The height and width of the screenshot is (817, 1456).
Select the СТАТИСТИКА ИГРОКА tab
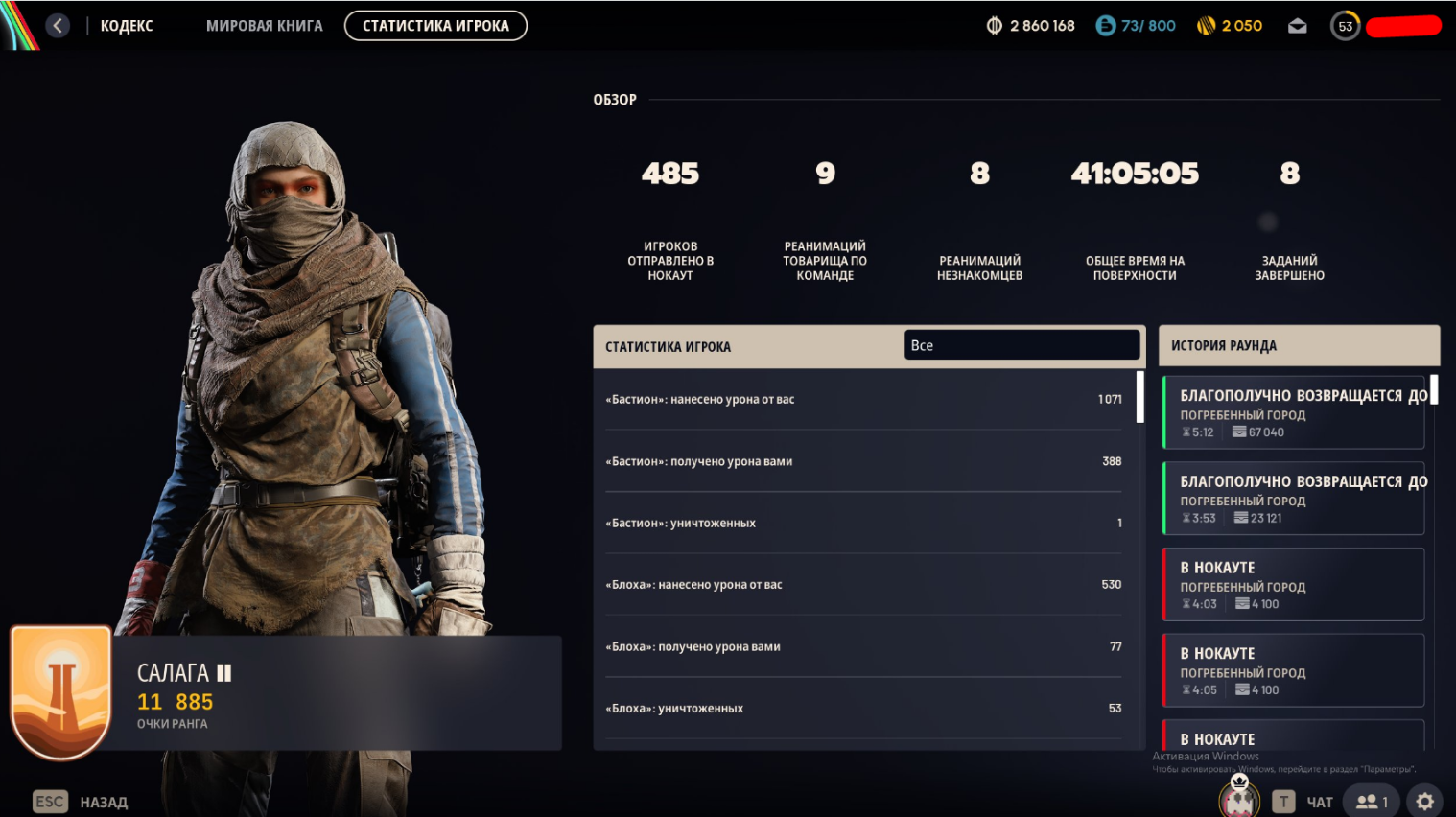(435, 26)
